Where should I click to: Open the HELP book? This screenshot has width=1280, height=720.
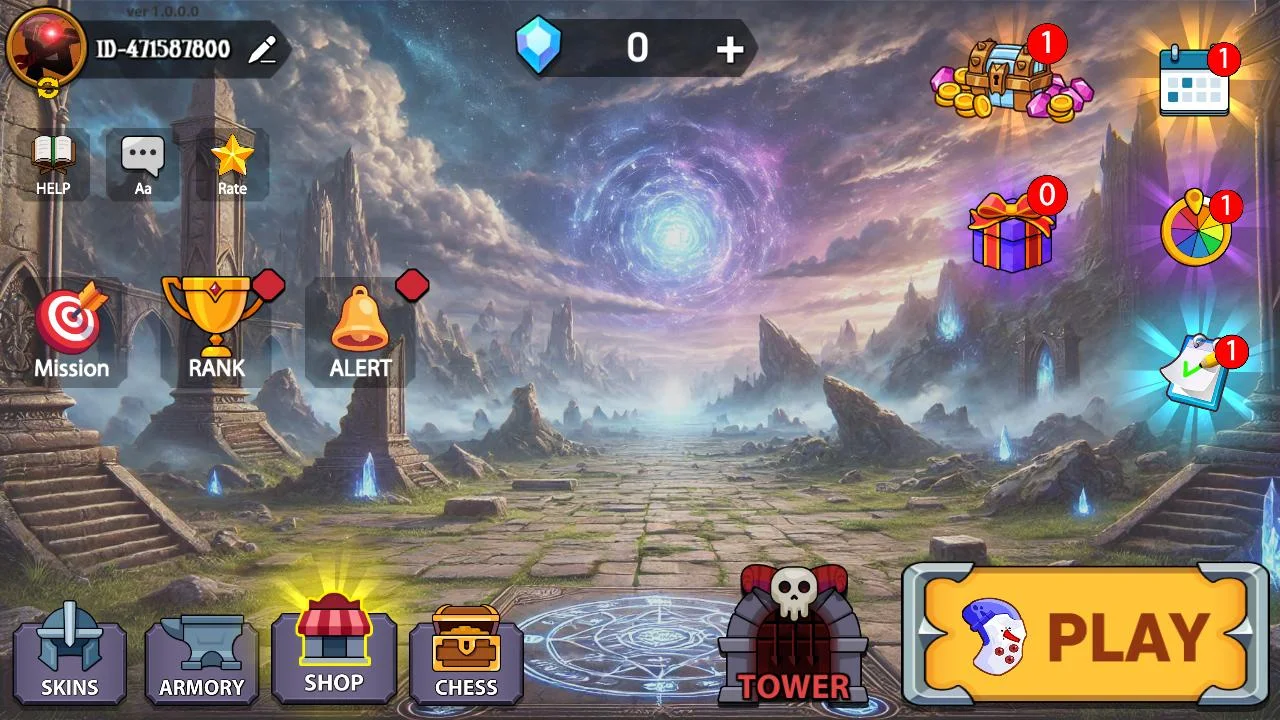click(x=53, y=164)
